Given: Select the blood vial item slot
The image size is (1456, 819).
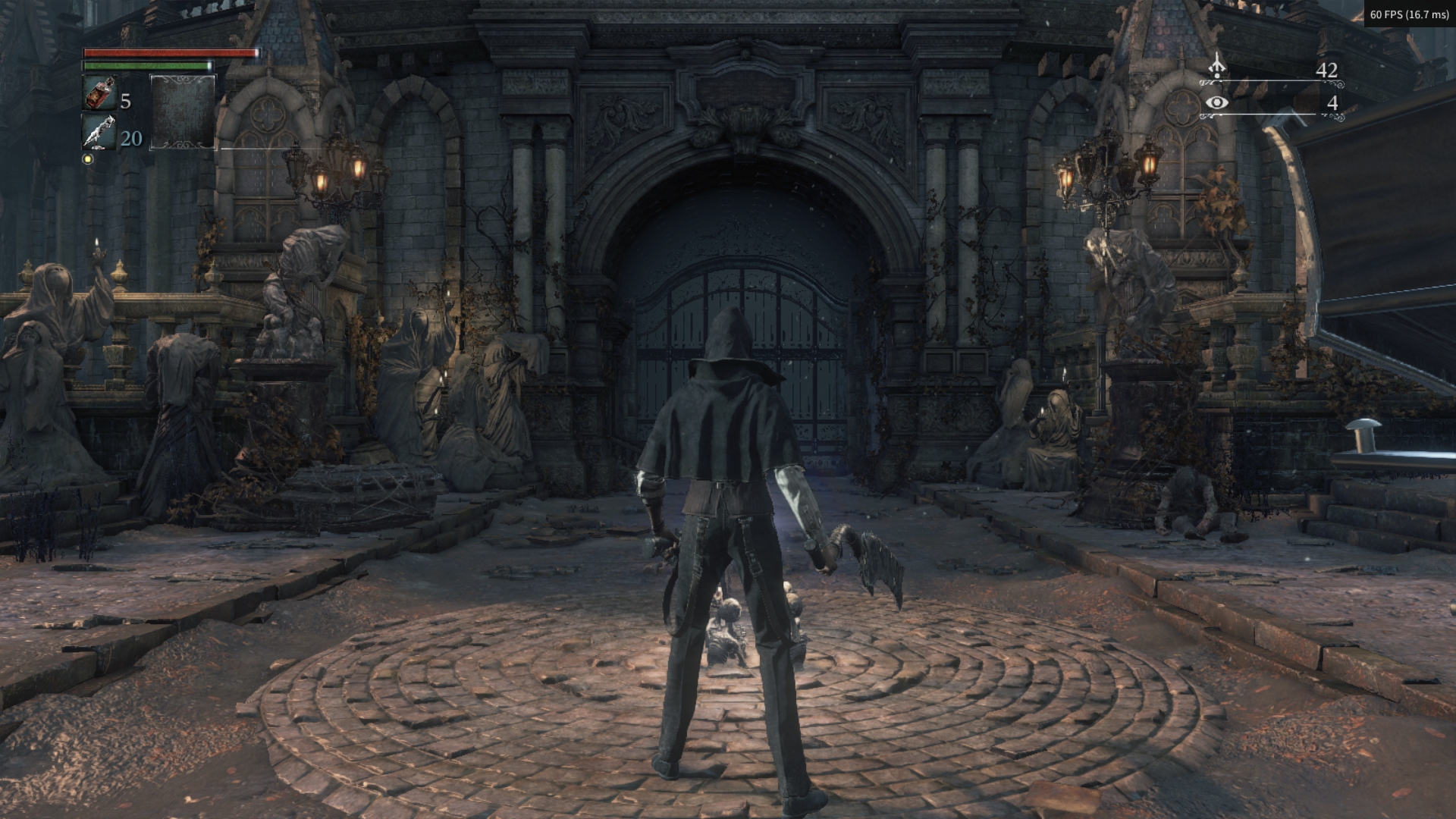Looking at the screenshot, I should click(x=99, y=93).
